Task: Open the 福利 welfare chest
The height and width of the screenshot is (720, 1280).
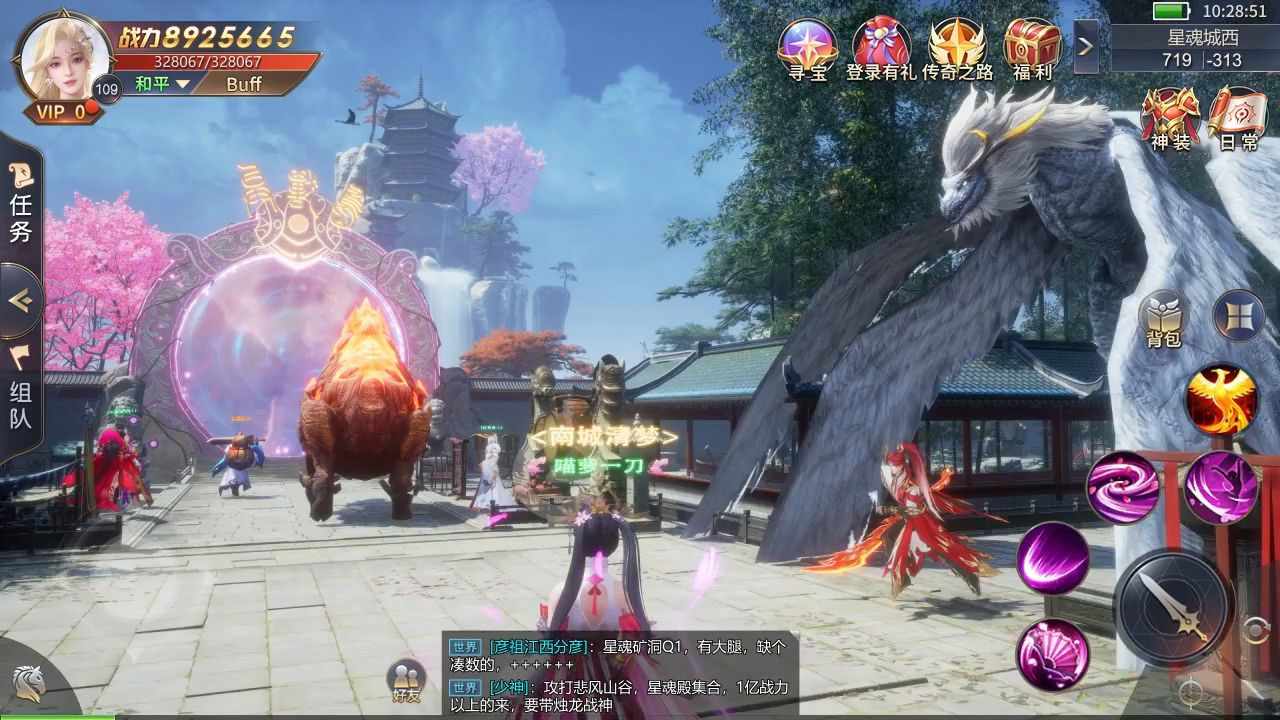Action: [x=1032, y=47]
